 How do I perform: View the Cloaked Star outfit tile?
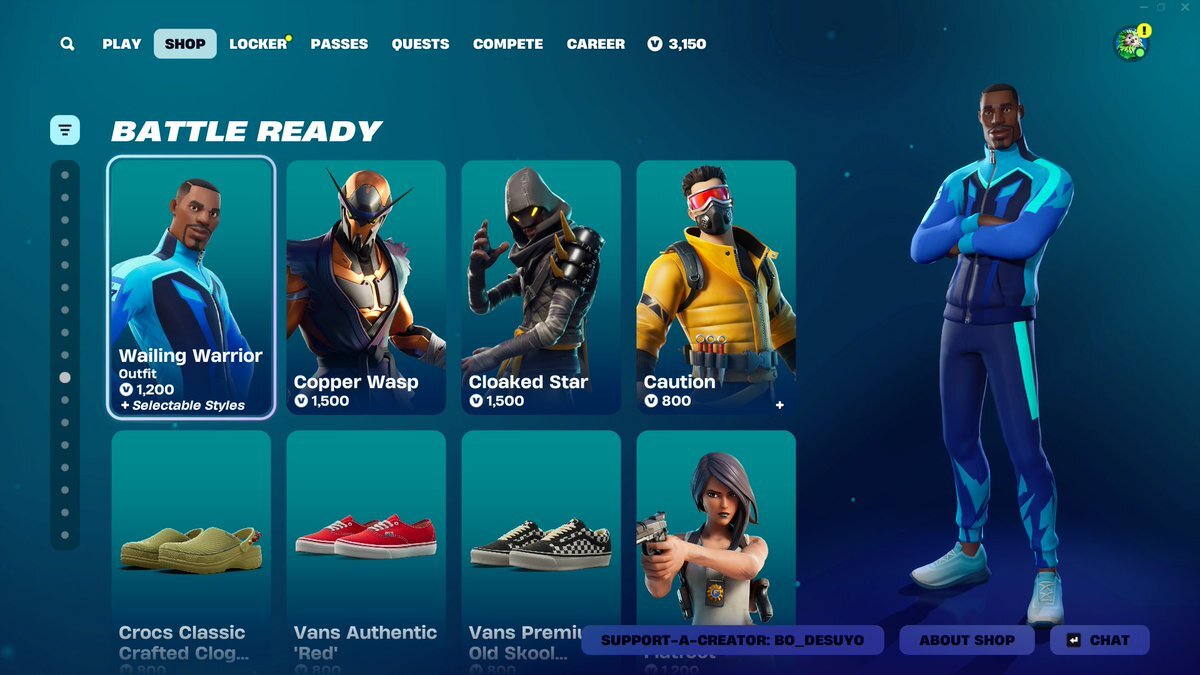pyautogui.click(x=541, y=287)
